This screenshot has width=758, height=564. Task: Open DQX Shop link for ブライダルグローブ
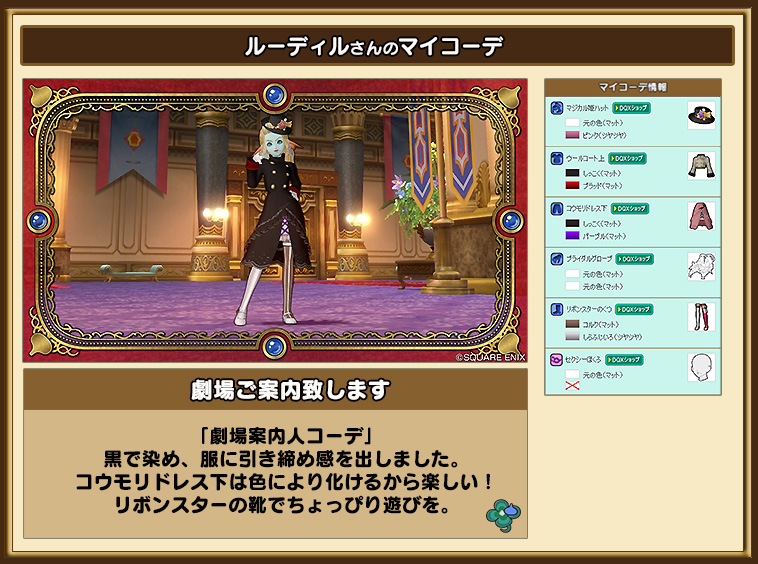[x=634, y=259]
